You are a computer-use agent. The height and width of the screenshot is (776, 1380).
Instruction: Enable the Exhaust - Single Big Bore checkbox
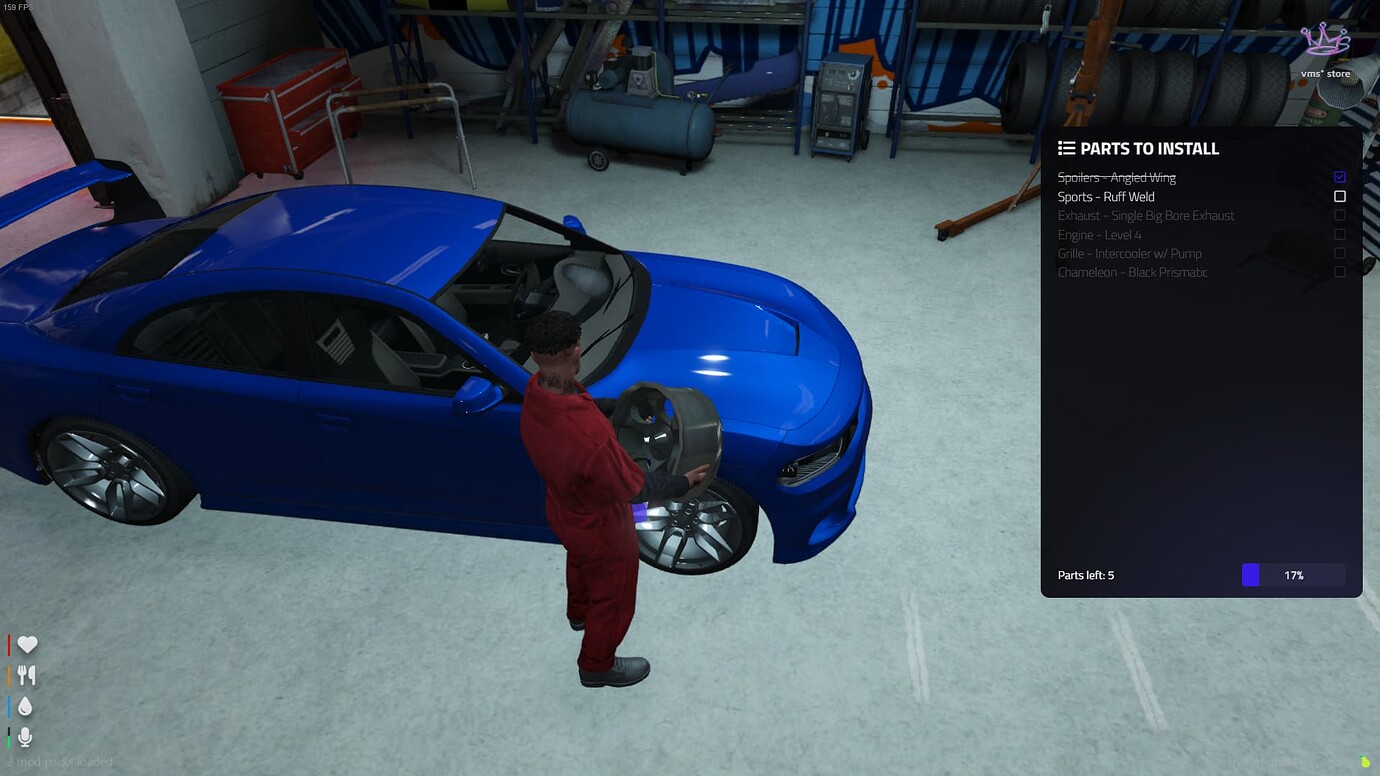(1340, 215)
